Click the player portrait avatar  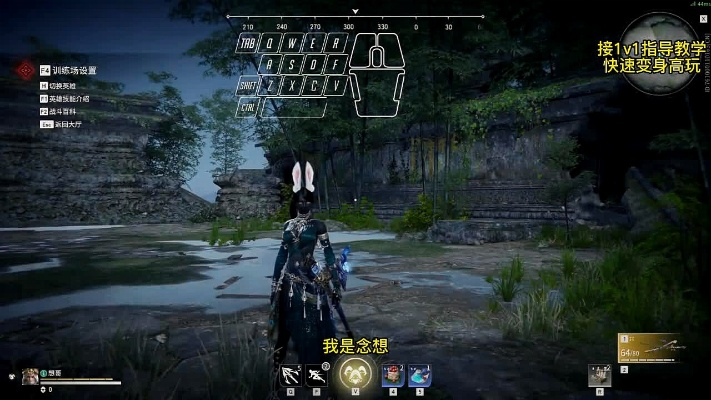[x=30, y=376]
